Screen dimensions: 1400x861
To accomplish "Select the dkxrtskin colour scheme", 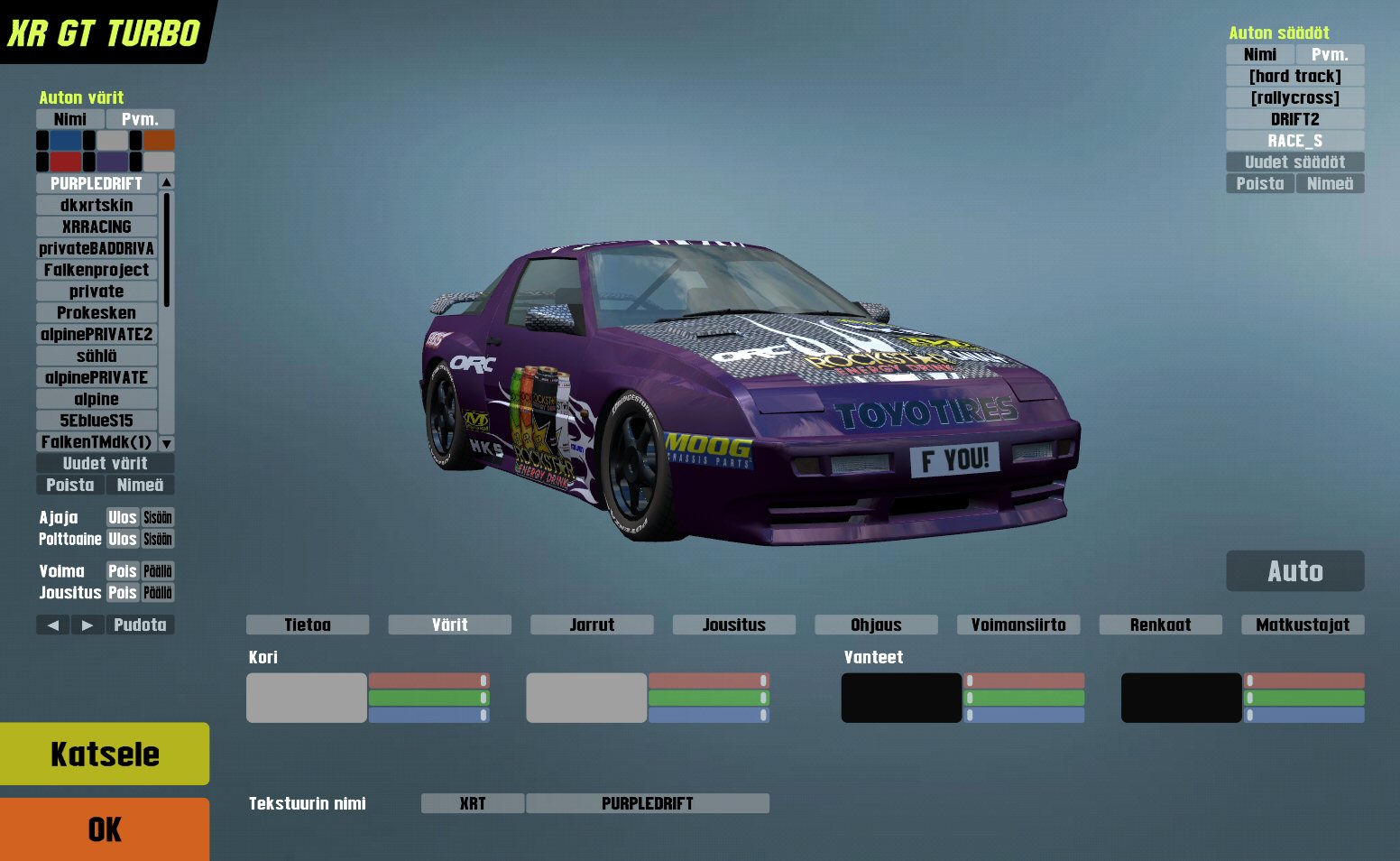I will pyautogui.click(x=97, y=205).
